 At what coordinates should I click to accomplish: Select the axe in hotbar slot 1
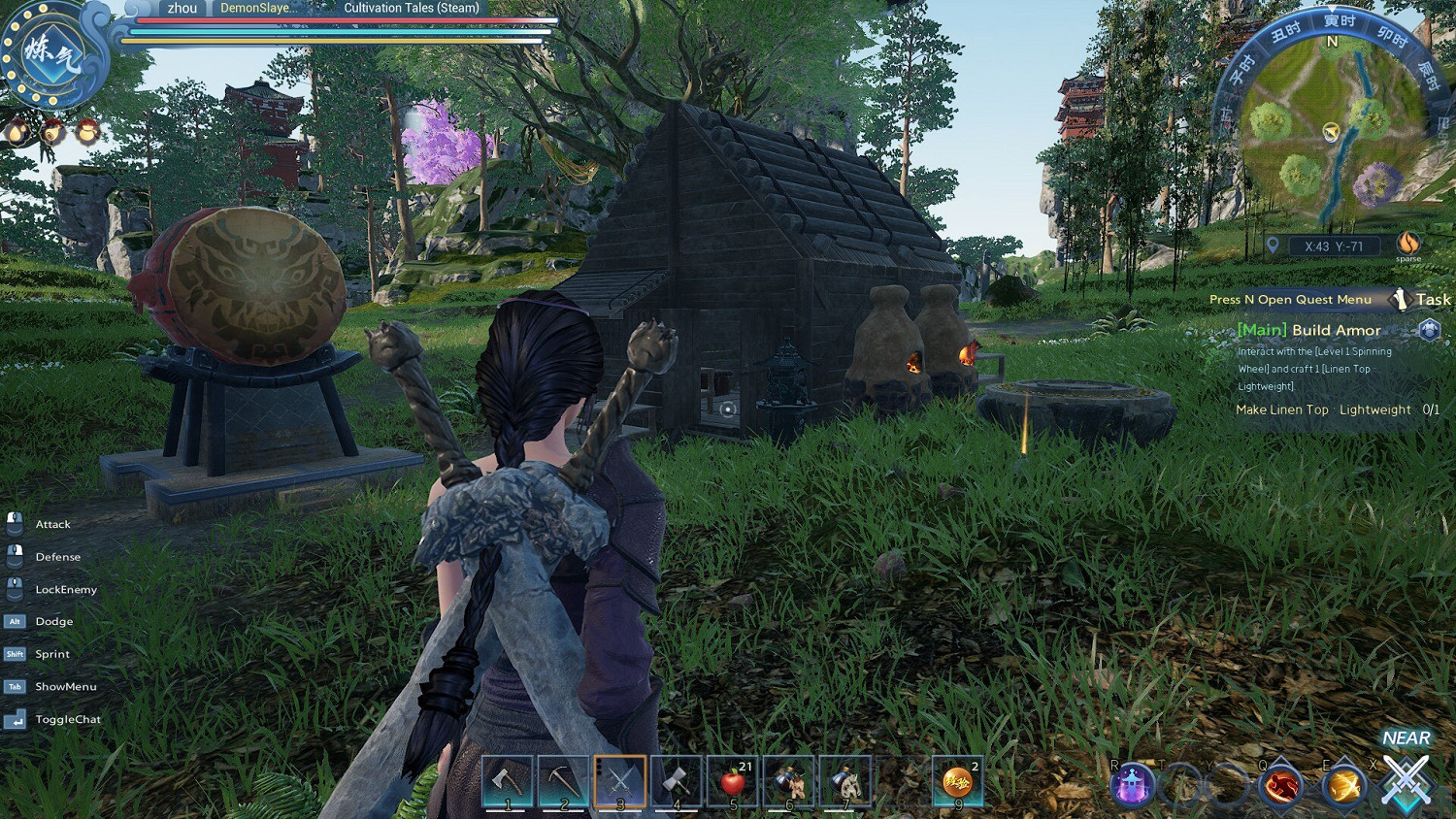507,780
